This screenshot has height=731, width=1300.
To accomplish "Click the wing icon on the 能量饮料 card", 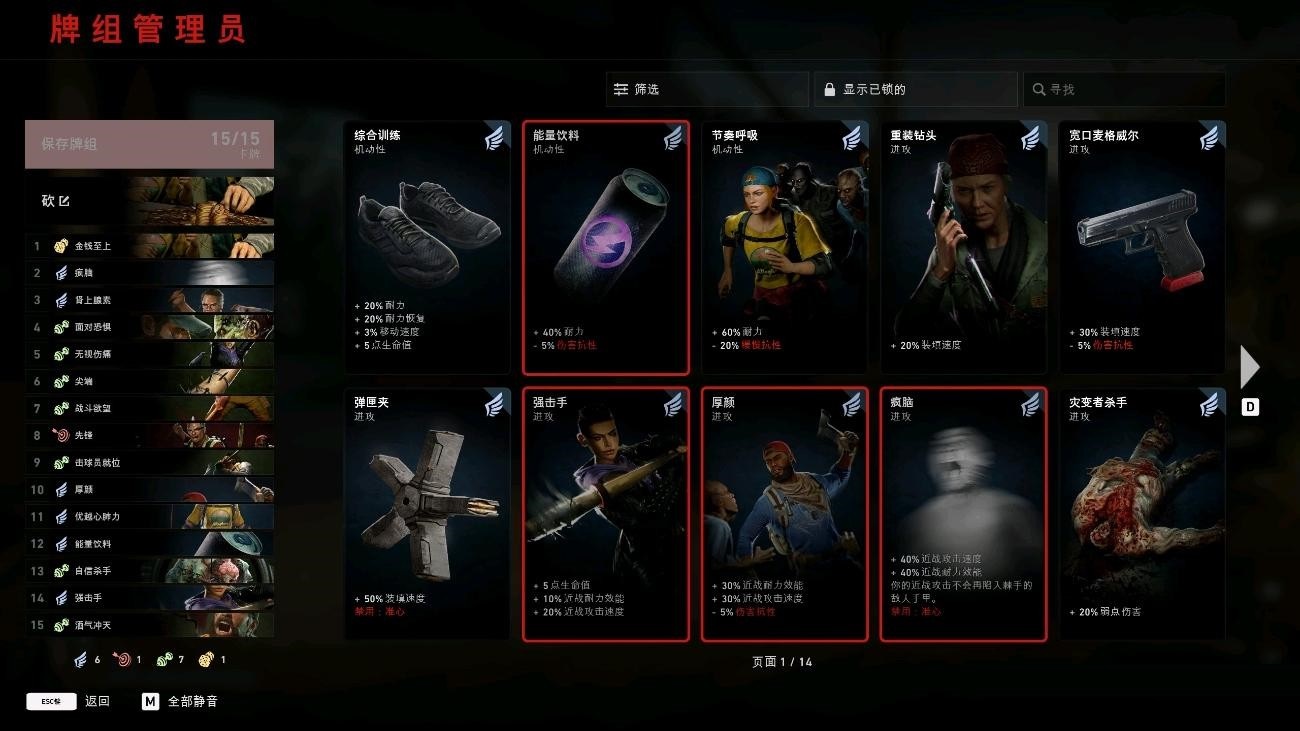I will pos(675,138).
